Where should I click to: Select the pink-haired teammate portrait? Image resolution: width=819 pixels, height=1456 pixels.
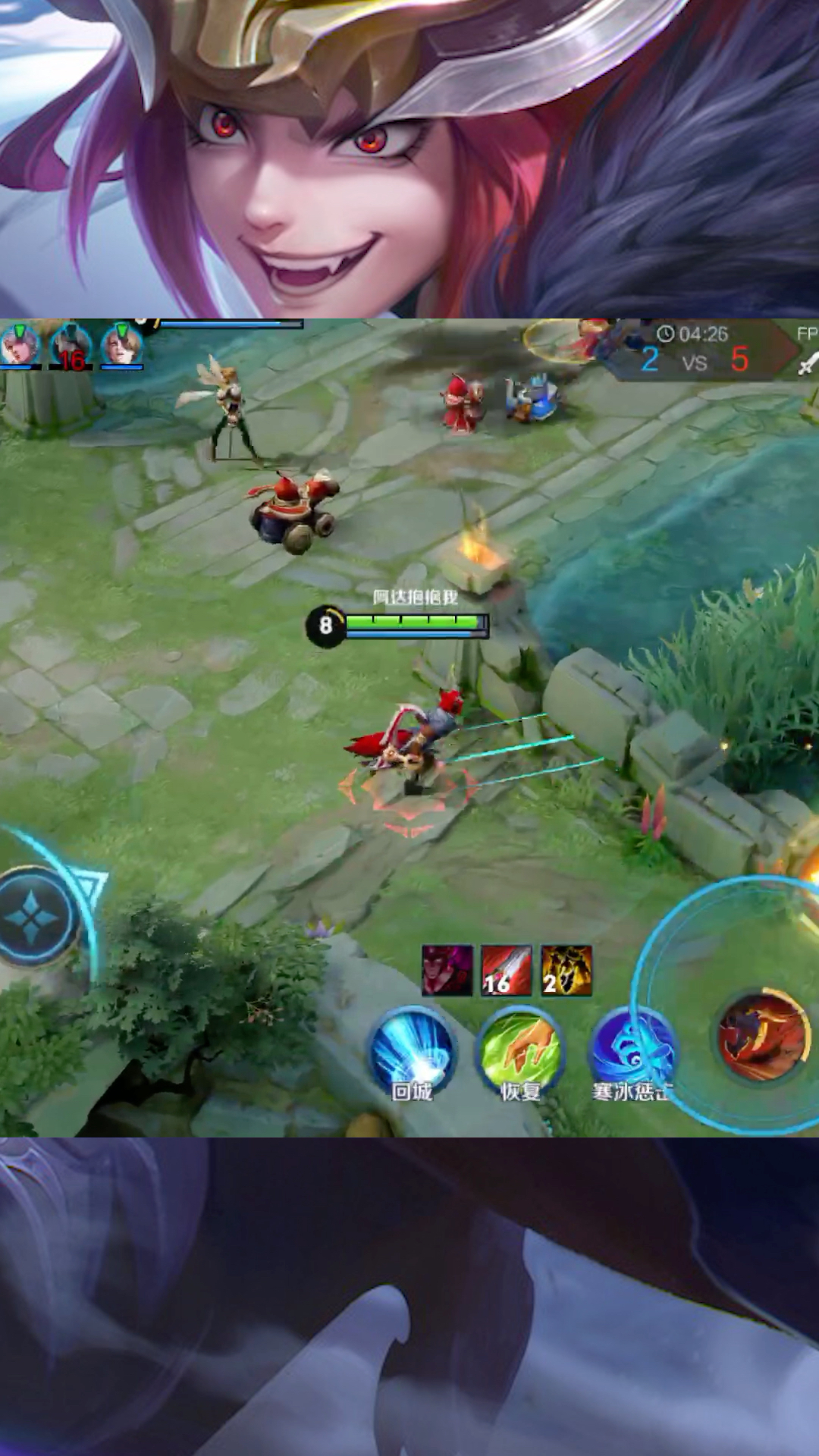(20, 346)
